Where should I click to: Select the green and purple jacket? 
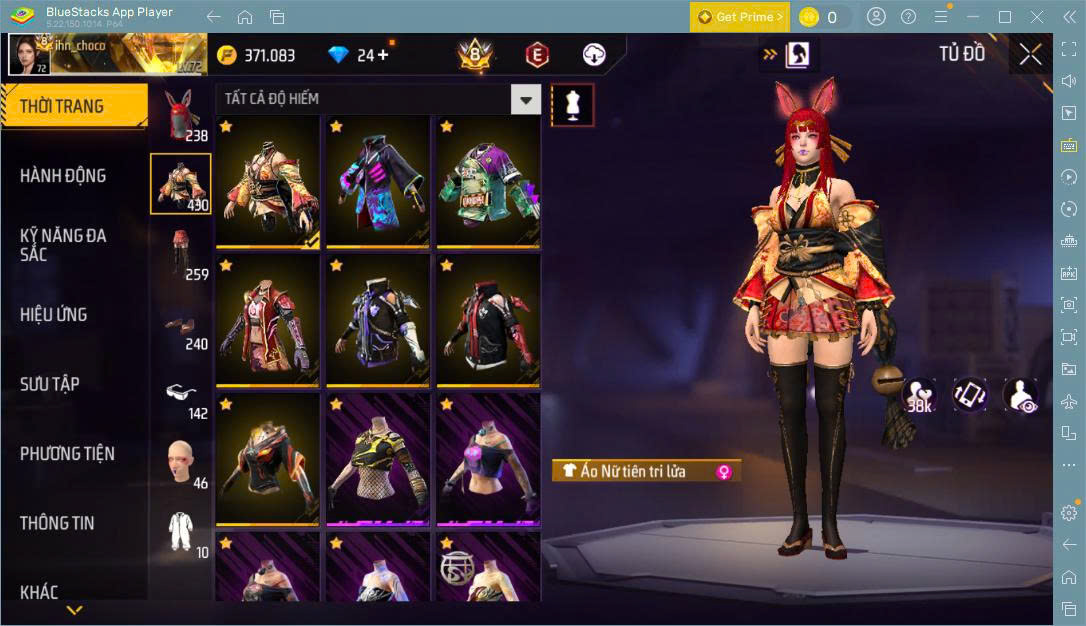[x=487, y=181]
